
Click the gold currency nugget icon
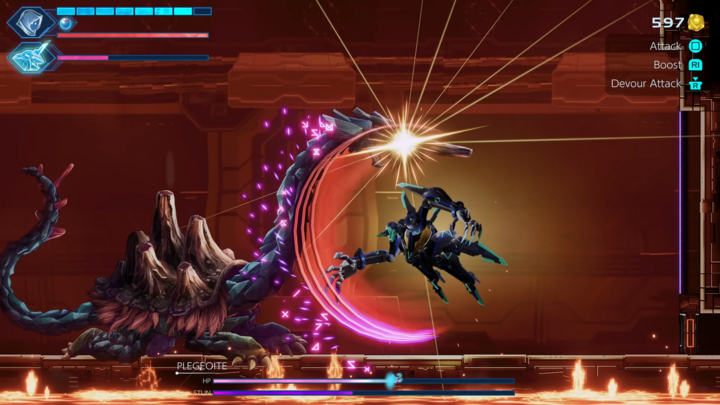696,22
